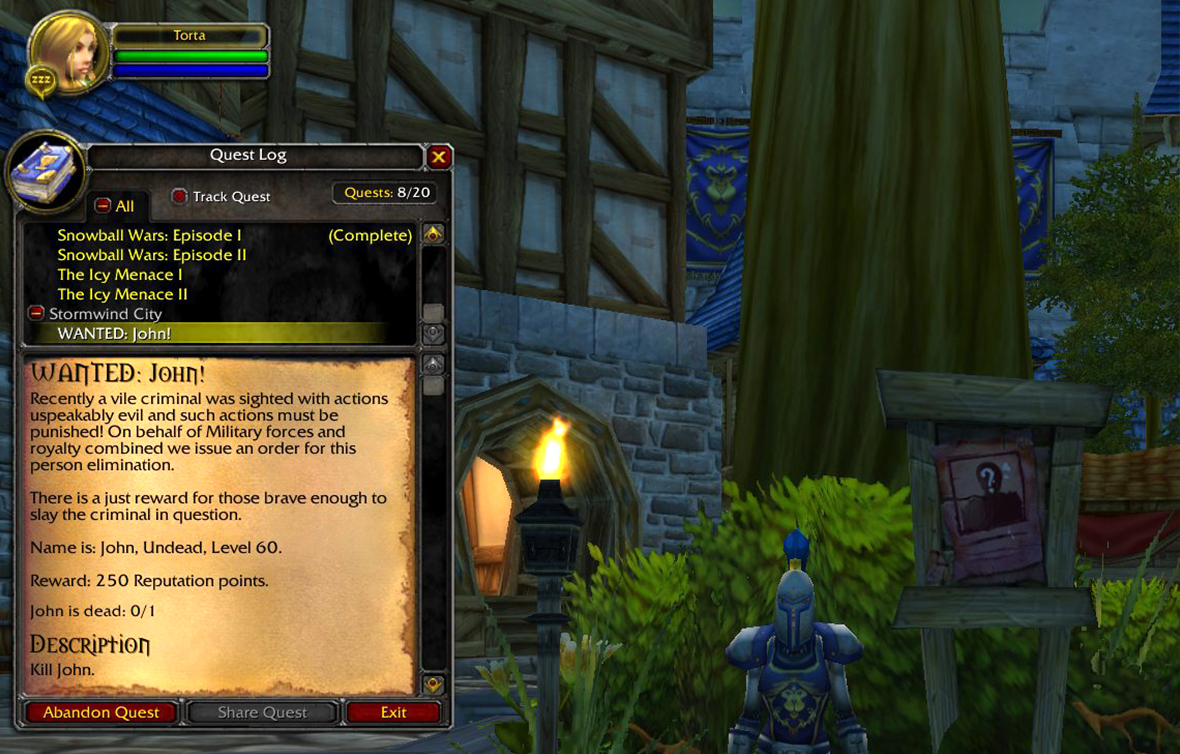The image size is (1180, 754).
Task: Collapse the Stormwind City quest category
Action: pos(37,314)
